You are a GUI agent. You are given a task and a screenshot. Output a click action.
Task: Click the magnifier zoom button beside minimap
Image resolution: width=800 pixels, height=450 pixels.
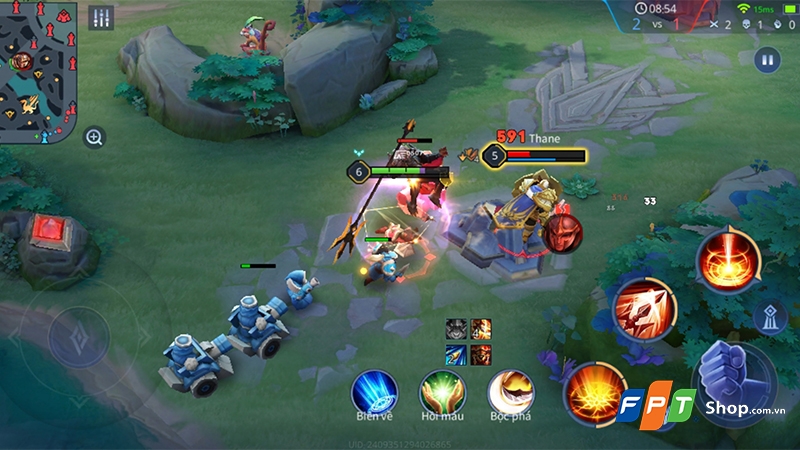(94, 138)
